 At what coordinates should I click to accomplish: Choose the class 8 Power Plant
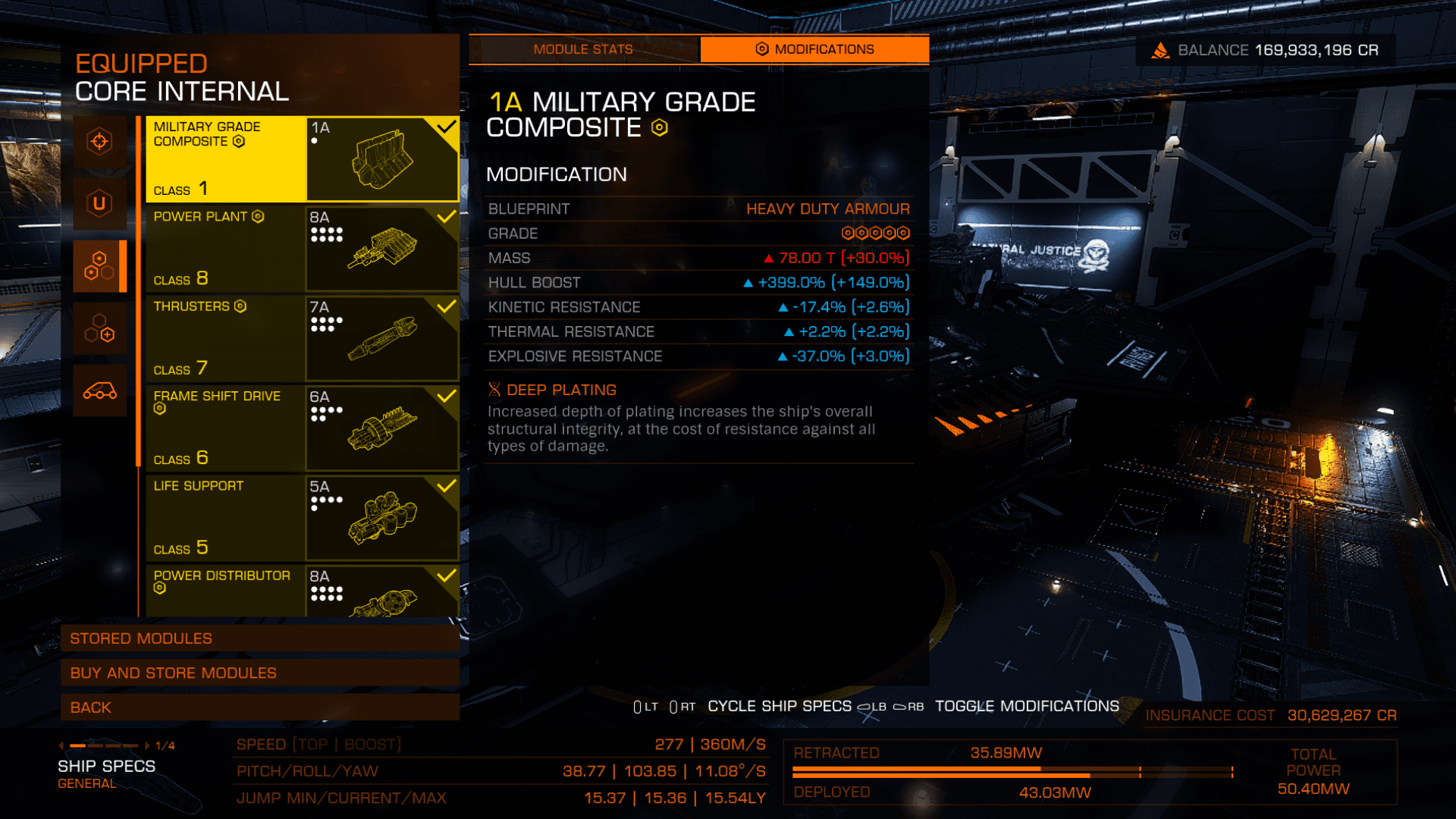(302, 248)
